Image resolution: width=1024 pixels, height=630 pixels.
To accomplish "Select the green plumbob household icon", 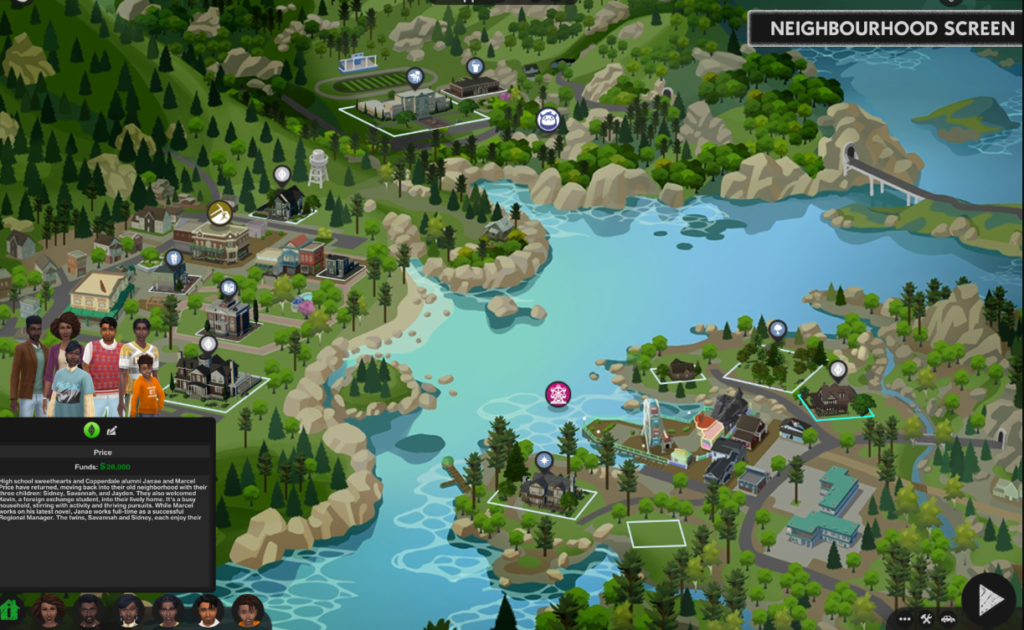I will [91, 430].
